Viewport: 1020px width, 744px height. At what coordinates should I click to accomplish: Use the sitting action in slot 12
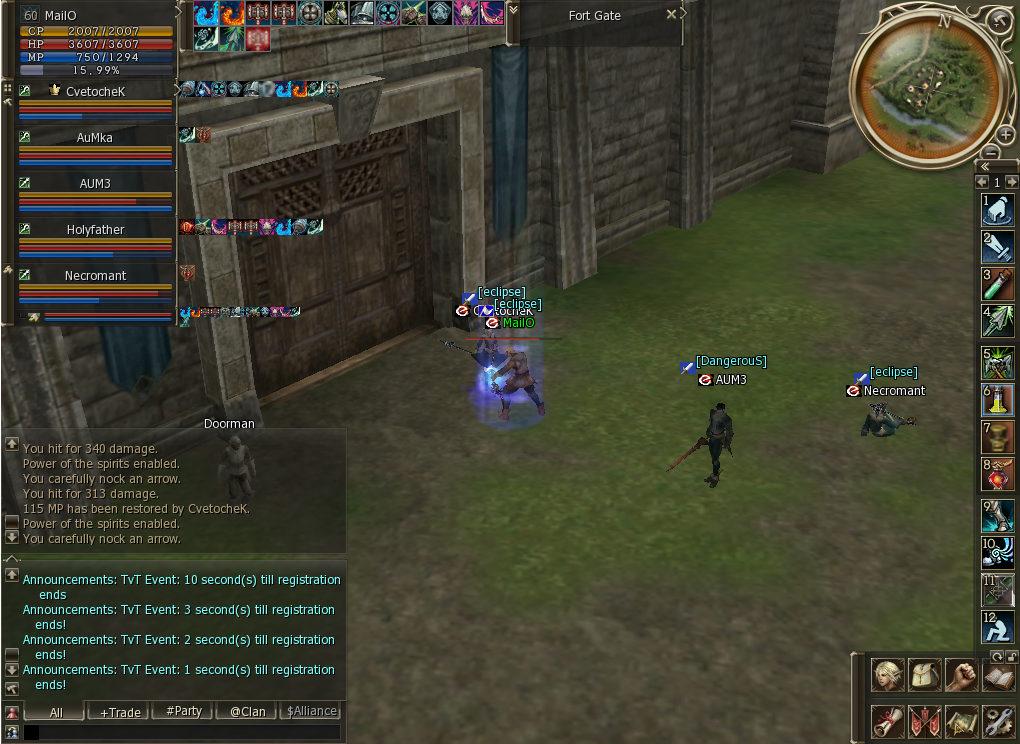pos(998,627)
